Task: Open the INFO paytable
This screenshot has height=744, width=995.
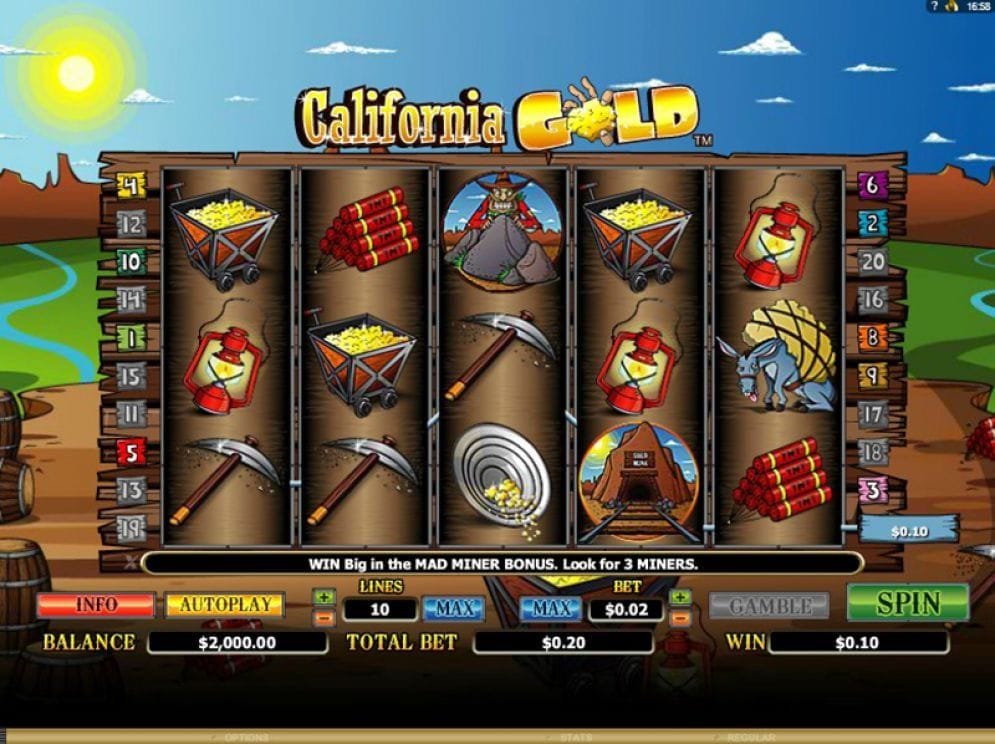Action: click(x=96, y=605)
